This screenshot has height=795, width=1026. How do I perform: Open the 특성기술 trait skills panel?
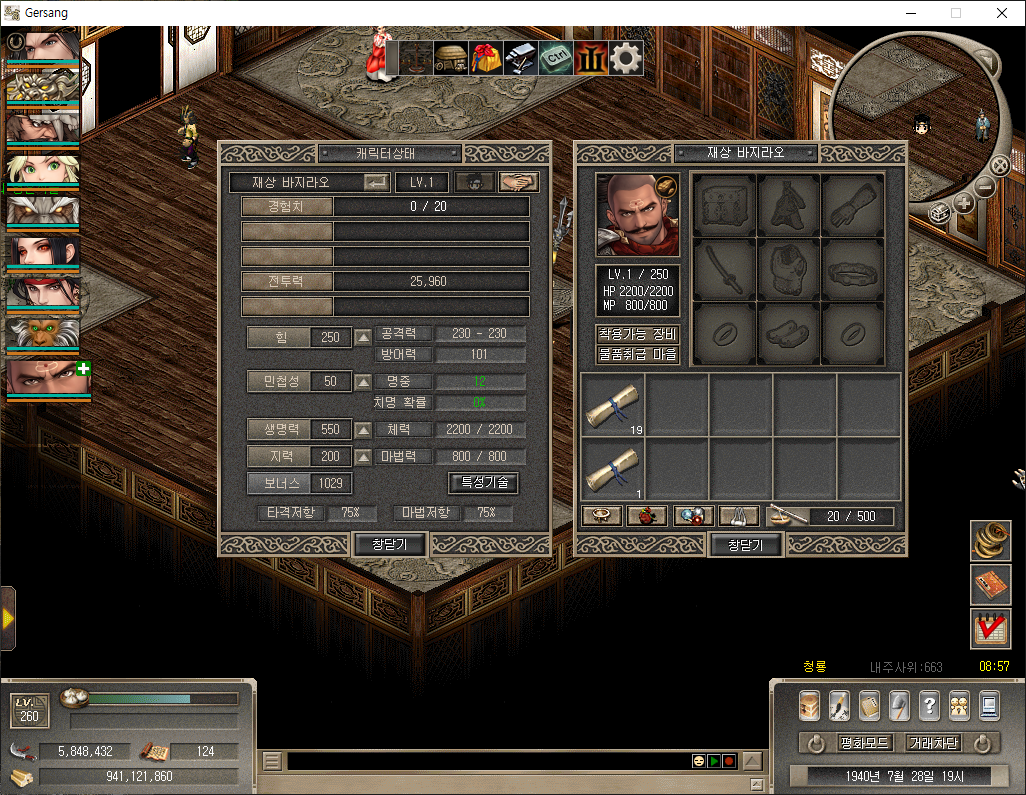pos(483,482)
